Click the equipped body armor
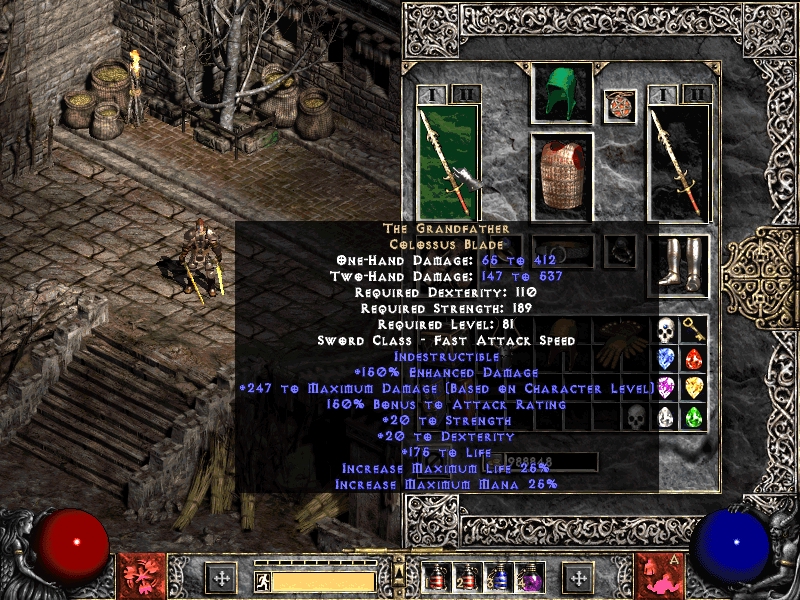The image size is (800, 600). [561, 175]
